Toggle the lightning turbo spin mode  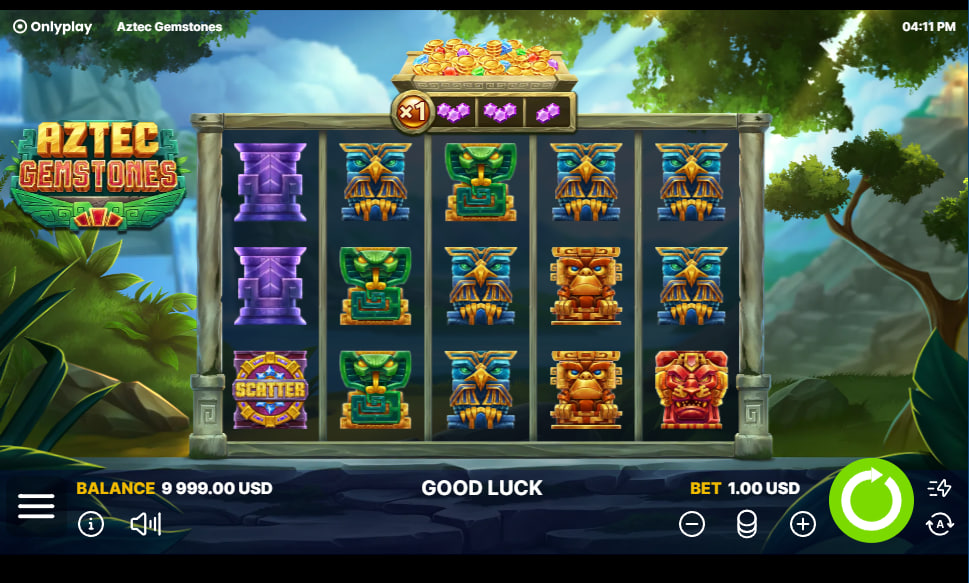tap(939, 488)
